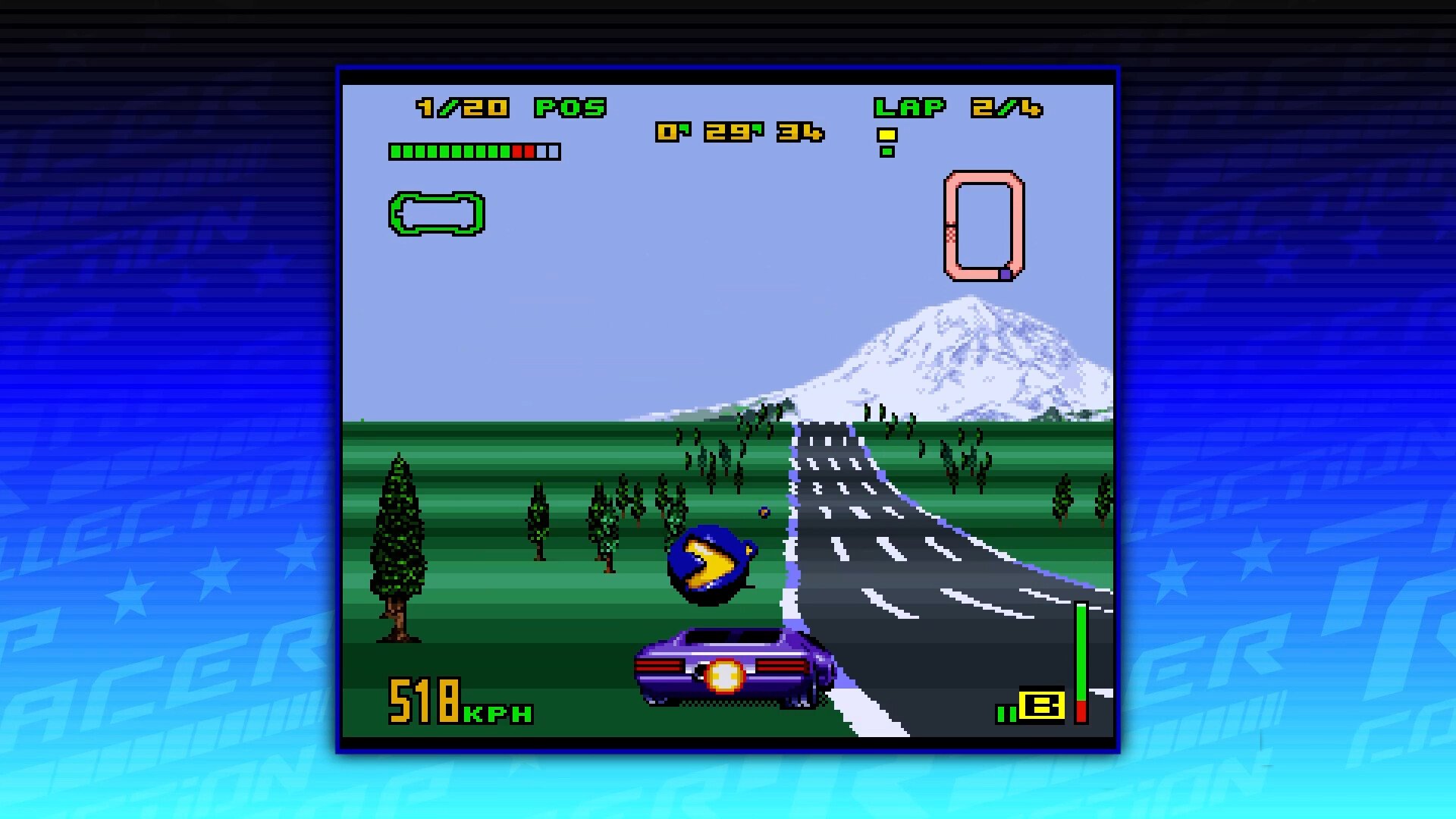Click the red segment of the health bar
Screen dimensions: 1456x819
[x=525, y=151]
